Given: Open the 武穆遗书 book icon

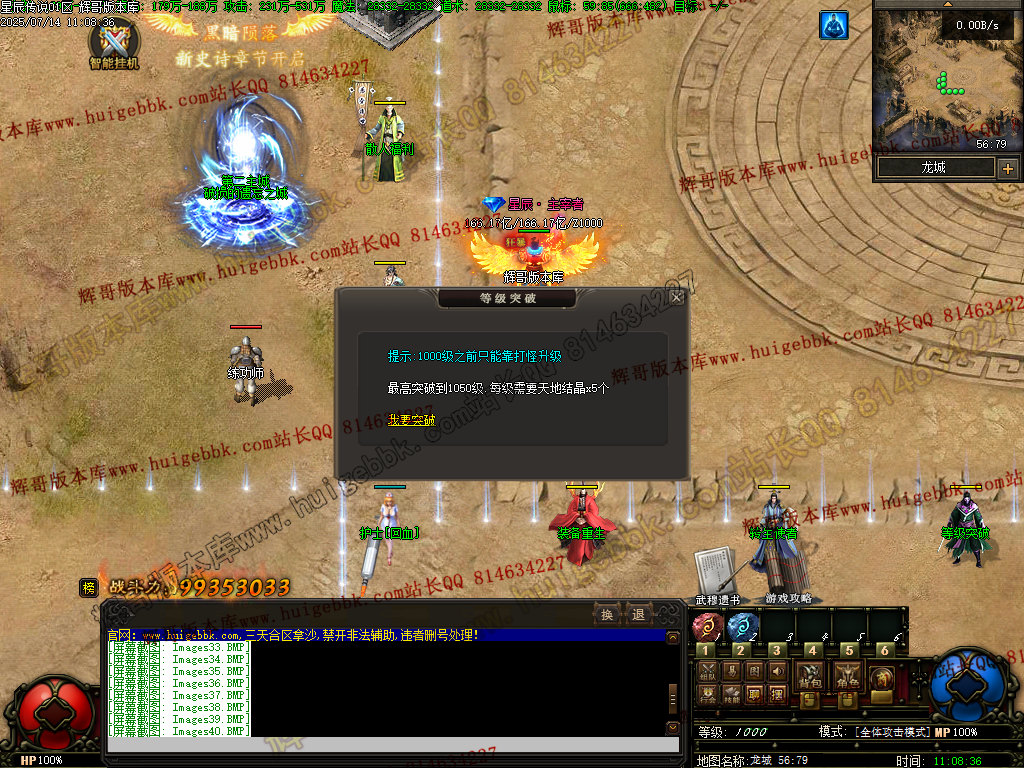Looking at the screenshot, I should [x=715, y=572].
